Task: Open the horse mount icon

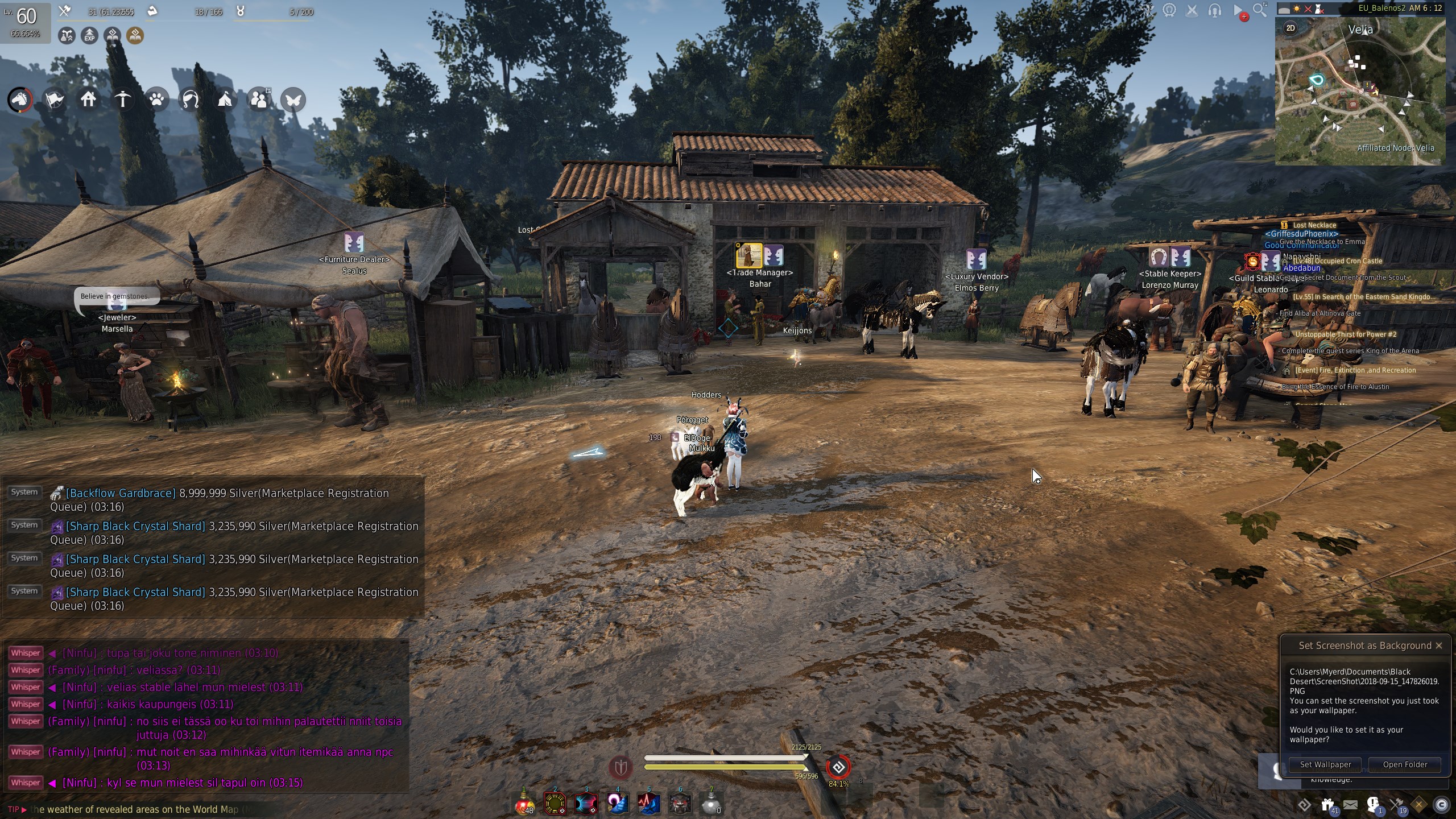Action: tap(20, 100)
